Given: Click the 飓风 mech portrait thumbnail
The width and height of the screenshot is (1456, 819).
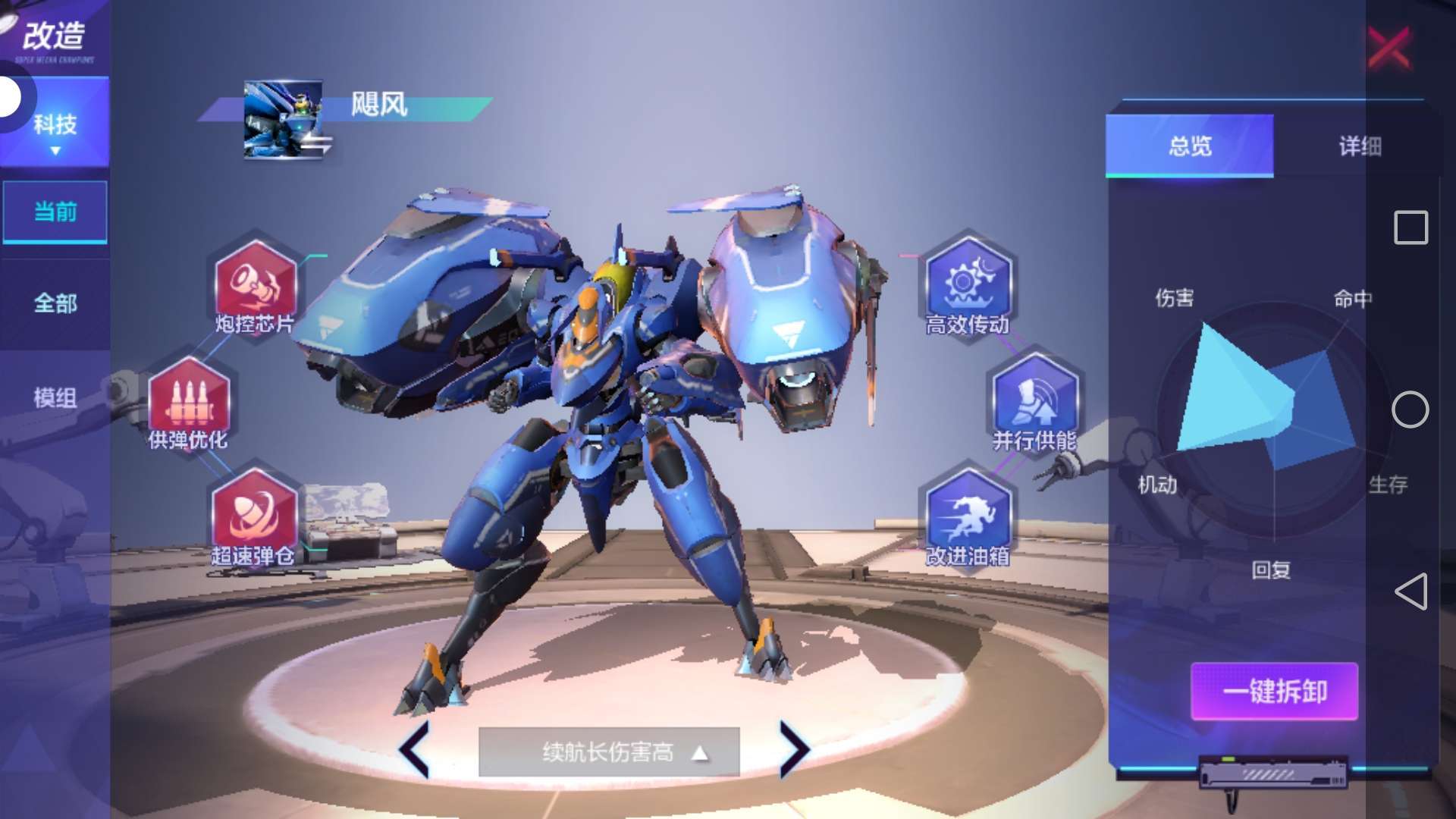Looking at the screenshot, I should tap(284, 119).
